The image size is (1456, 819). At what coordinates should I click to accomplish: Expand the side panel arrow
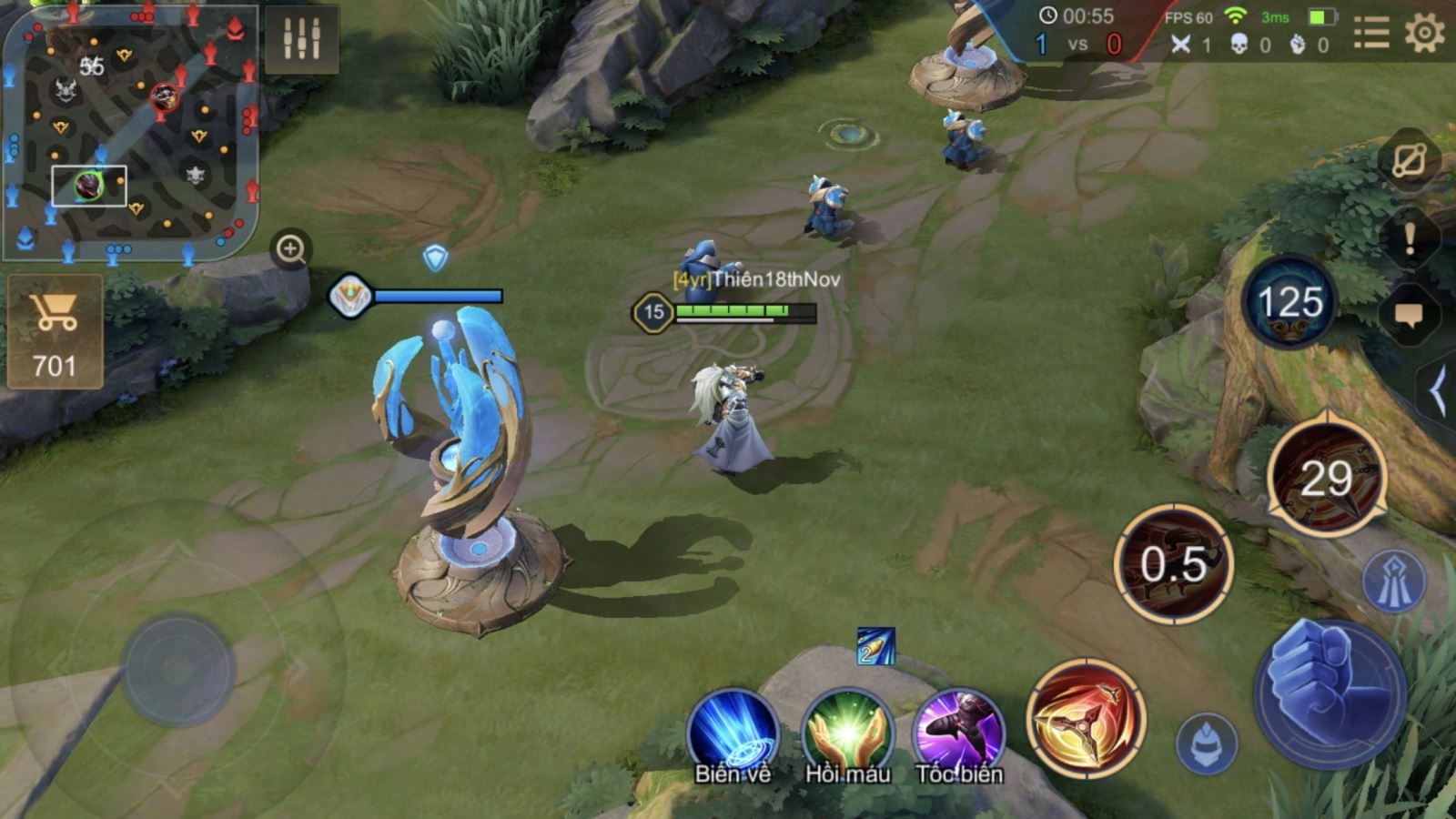(x=1438, y=393)
